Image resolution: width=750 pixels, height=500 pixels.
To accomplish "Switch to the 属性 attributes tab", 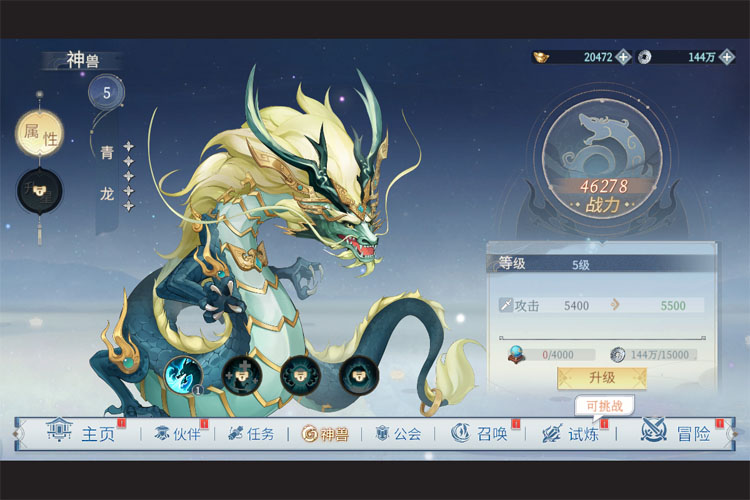I will tap(40, 133).
